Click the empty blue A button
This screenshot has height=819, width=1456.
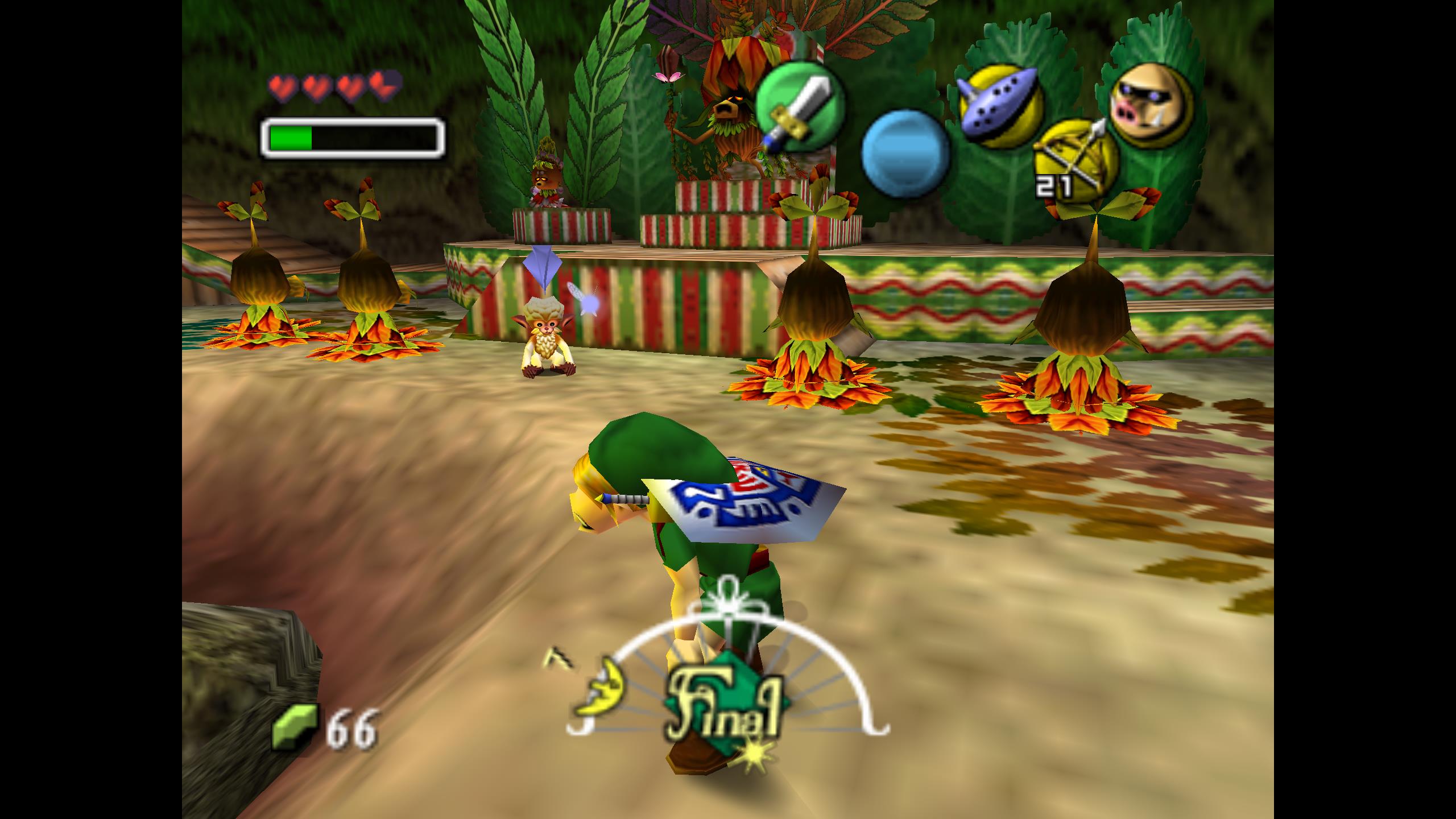(905, 152)
